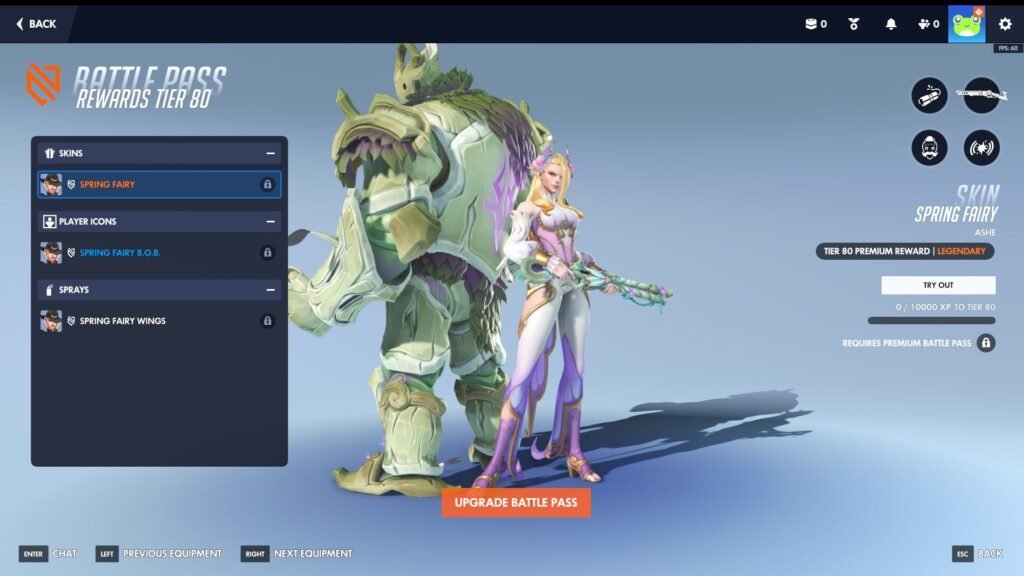The height and width of the screenshot is (576, 1024).
Task: Select the burst explosion ability icon
Action: pos(981,148)
